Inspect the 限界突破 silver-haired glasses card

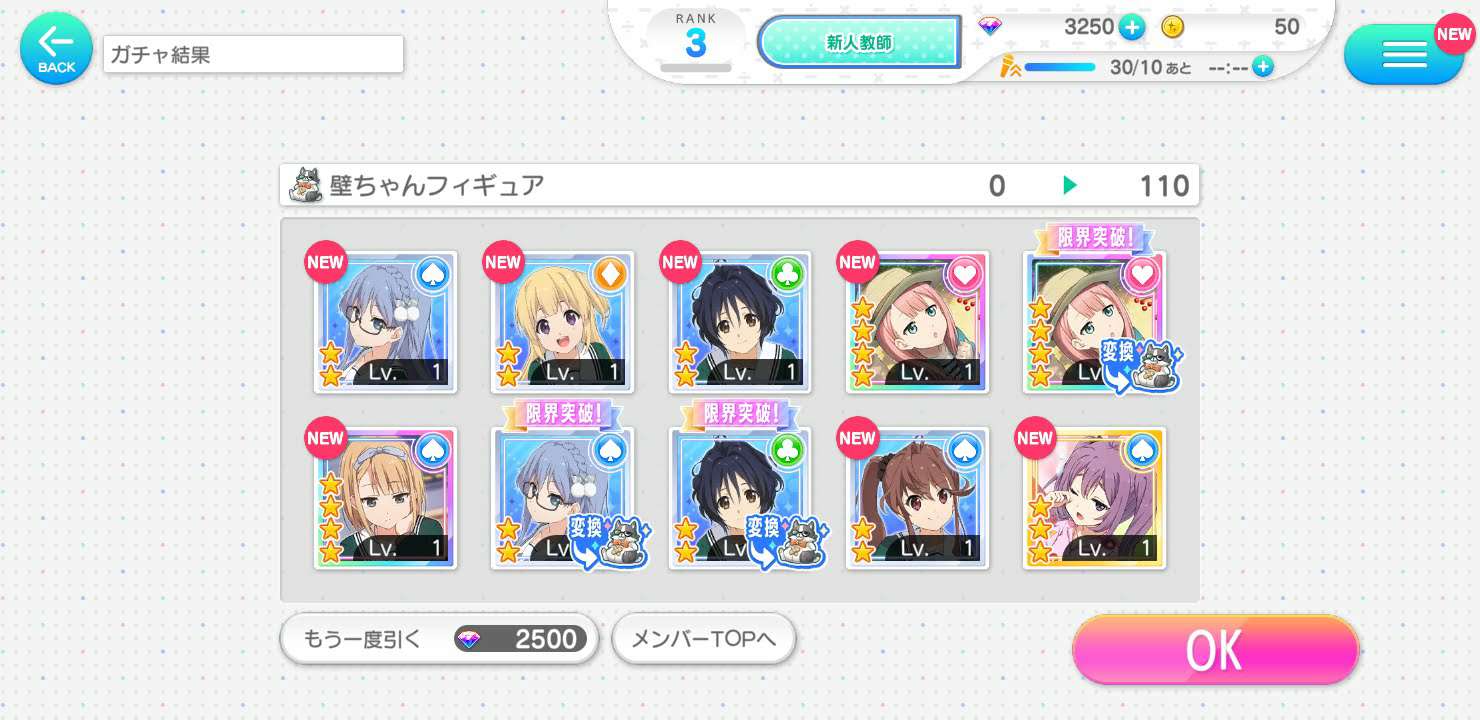(562, 498)
